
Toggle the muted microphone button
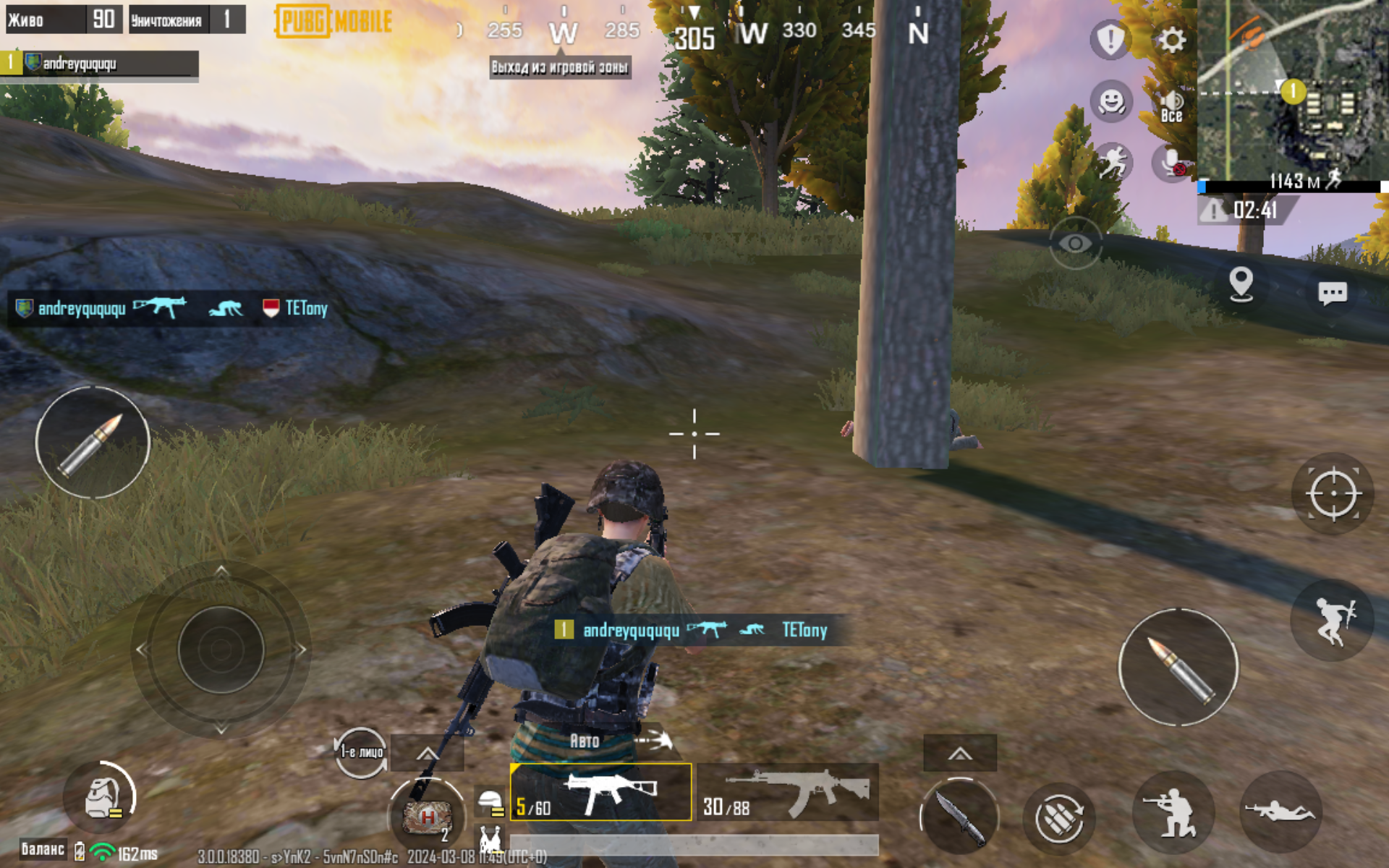tap(1171, 163)
